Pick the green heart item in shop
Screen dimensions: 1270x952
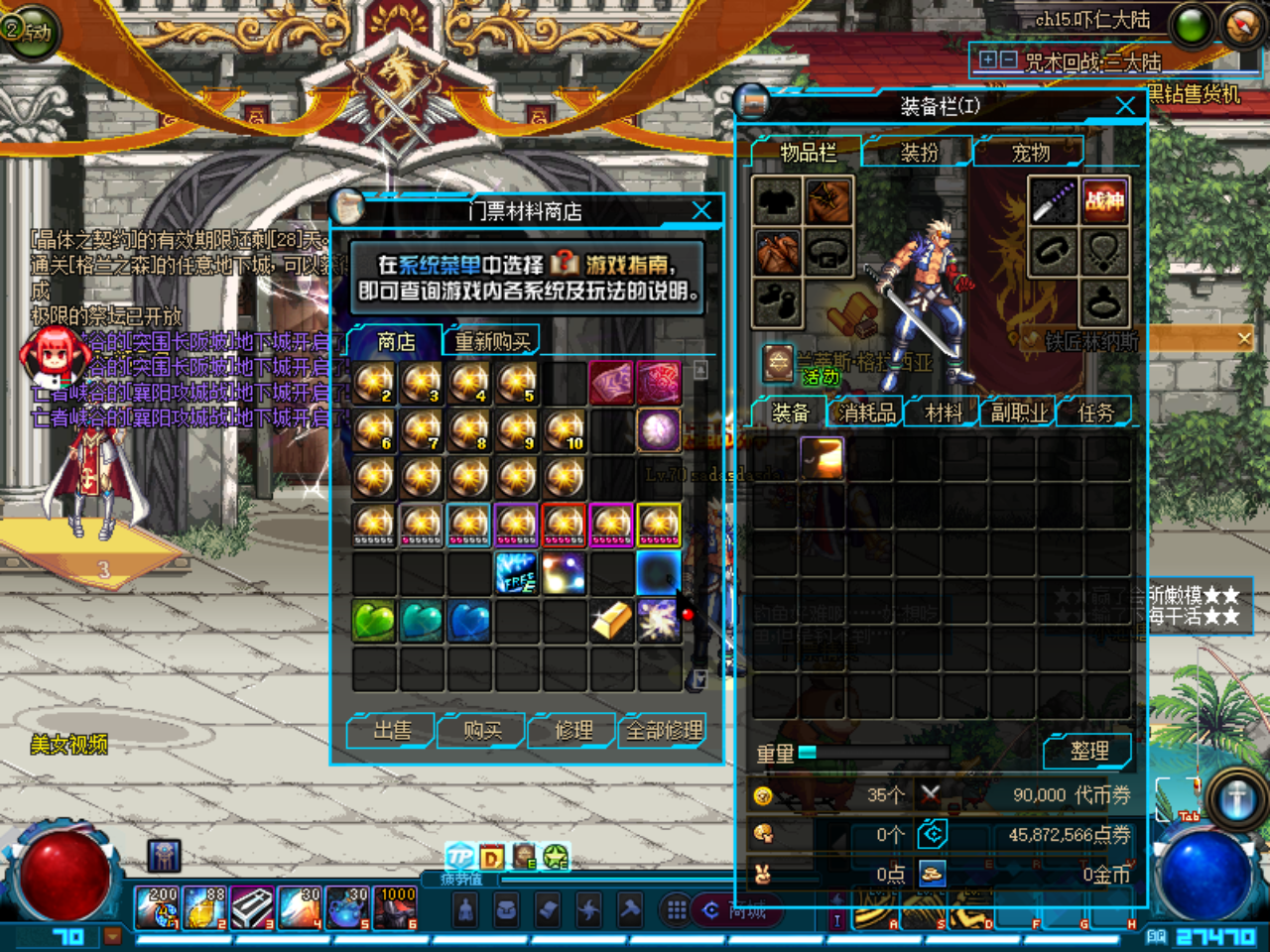[374, 622]
